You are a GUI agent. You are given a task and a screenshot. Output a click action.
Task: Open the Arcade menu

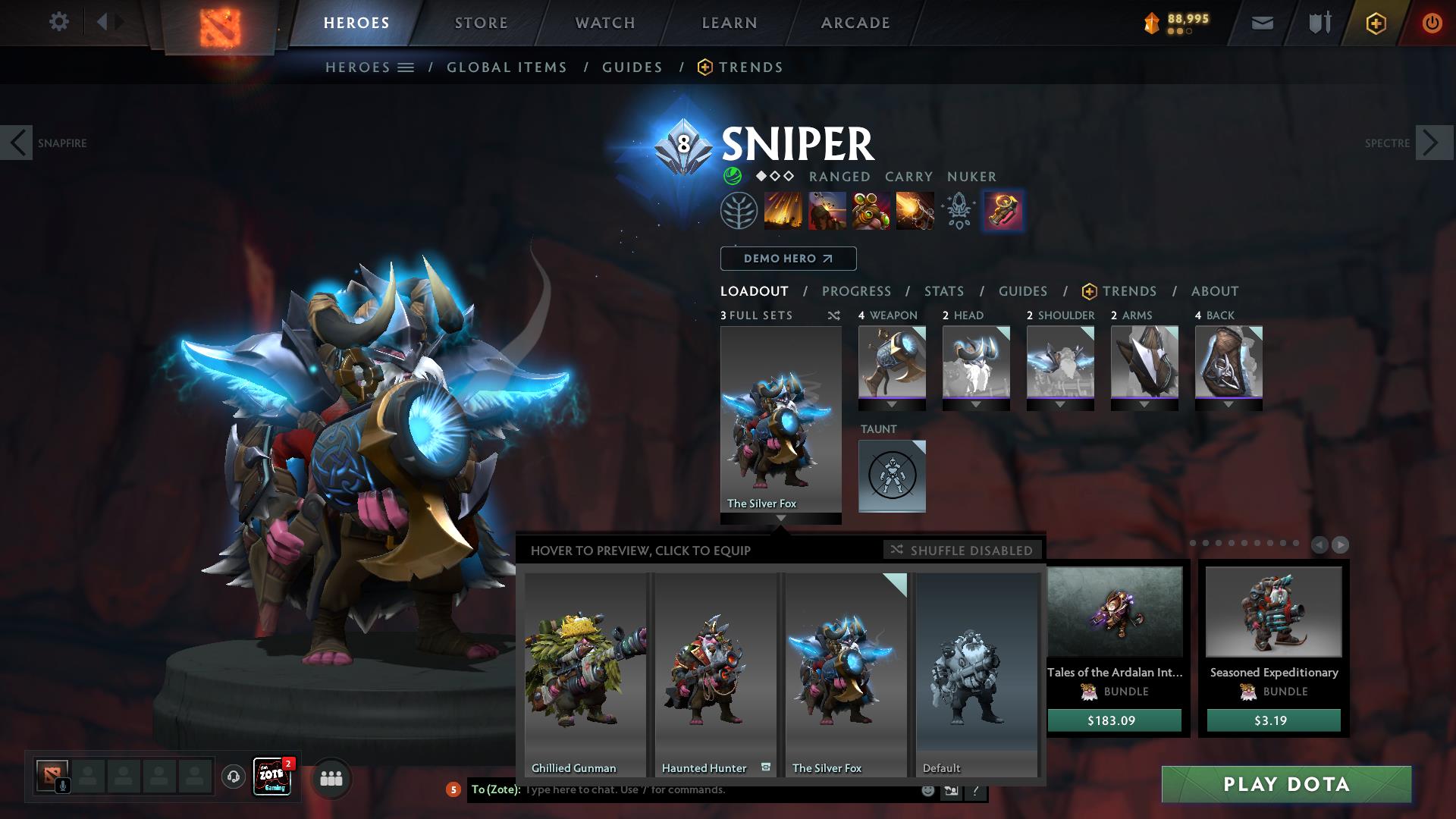[x=855, y=23]
